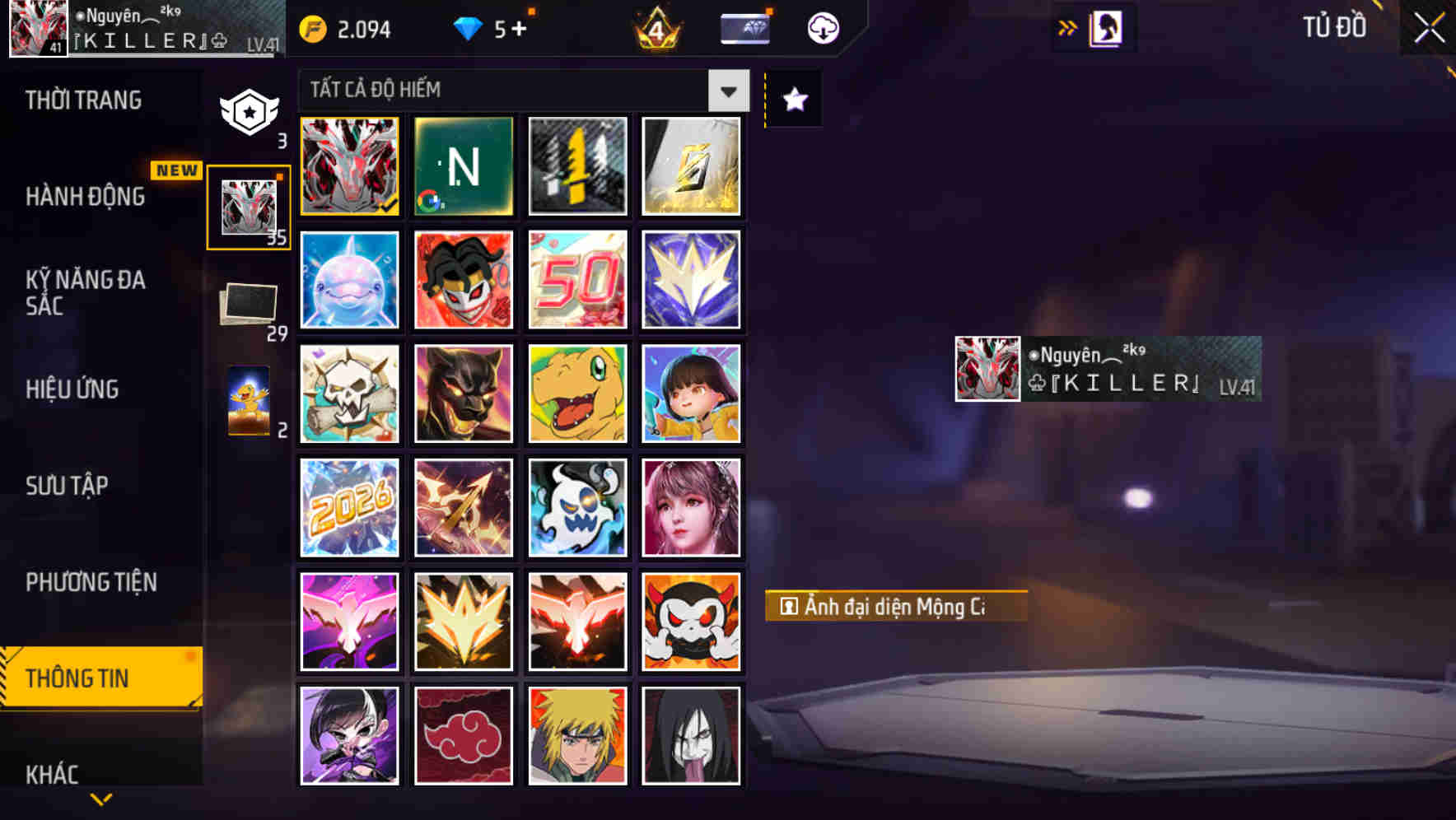Open the photo frame category with 29 items
The height and width of the screenshot is (820, 1456).
point(246,303)
